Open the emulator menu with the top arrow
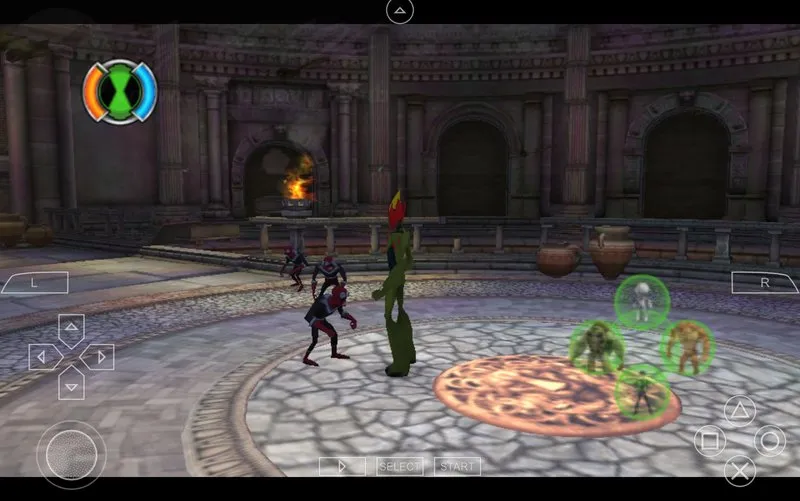Image resolution: width=800 pixels, height=501 pixels. pos(399,11)
